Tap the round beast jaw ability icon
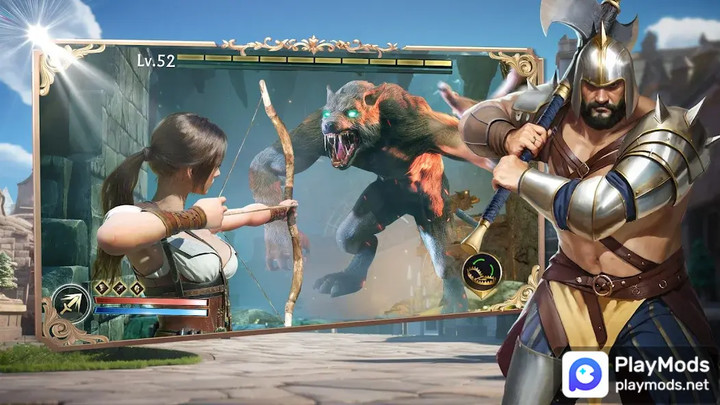The height and width of the screenshot is (405, 720). pos(482,273)
